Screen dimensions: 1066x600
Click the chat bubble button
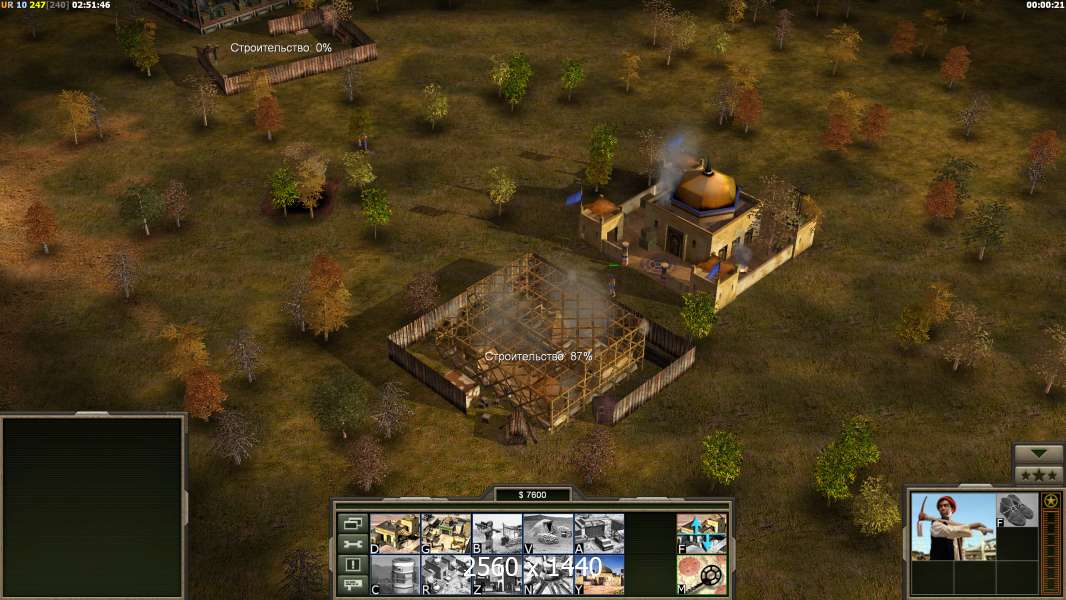tap(352, 586)
